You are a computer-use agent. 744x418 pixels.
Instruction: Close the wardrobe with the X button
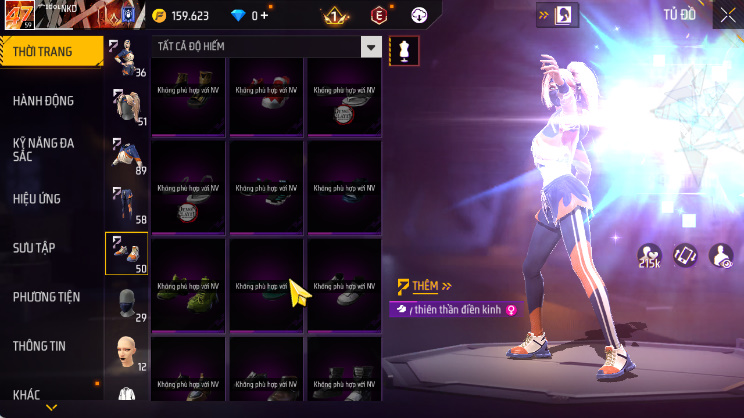click(726, 15)
